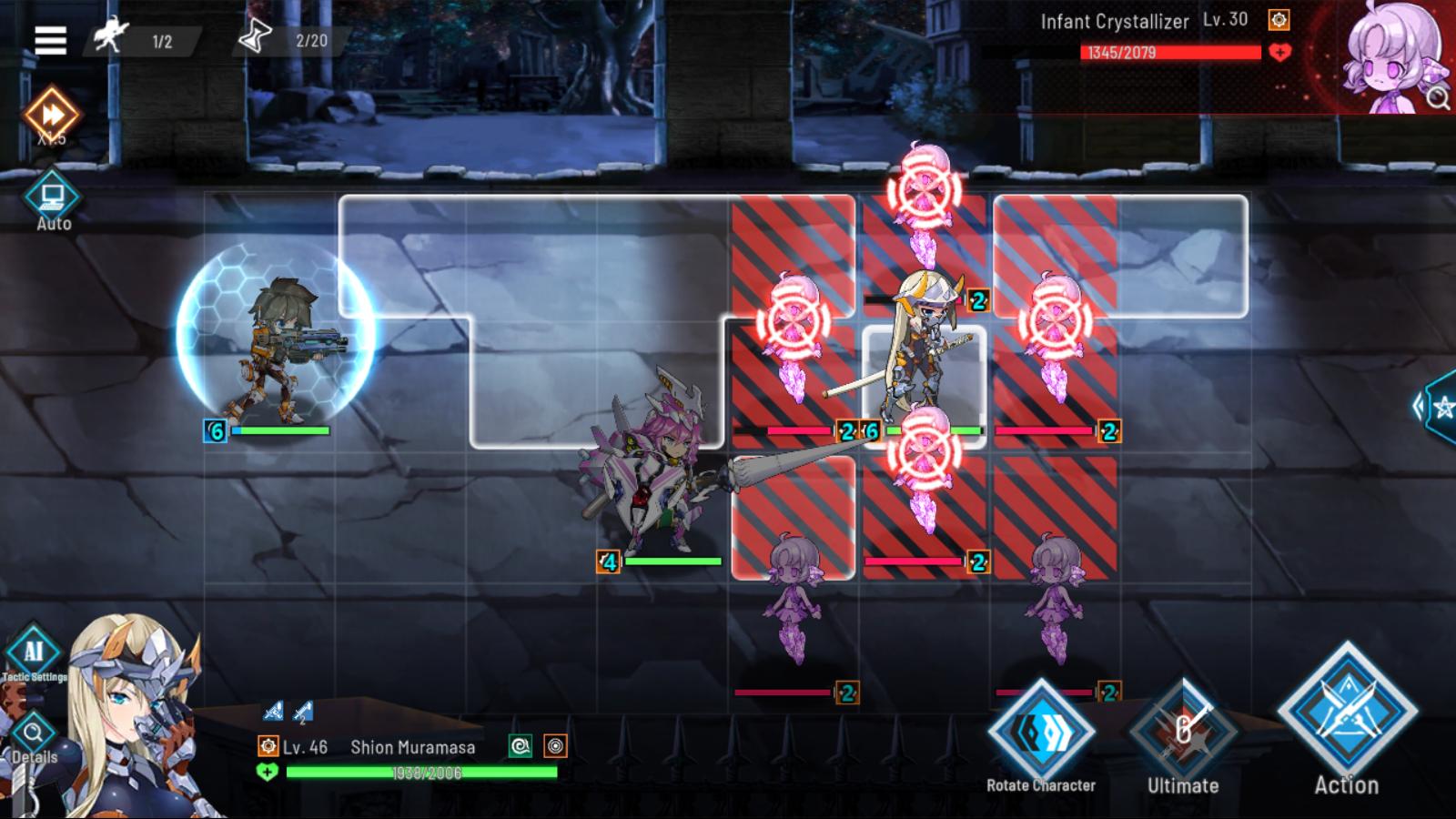Open the orange target debuff icon near Shion's name
The height and width of the screenshot is (819, 1456).
pyautogui.click(x=555, y=747)
